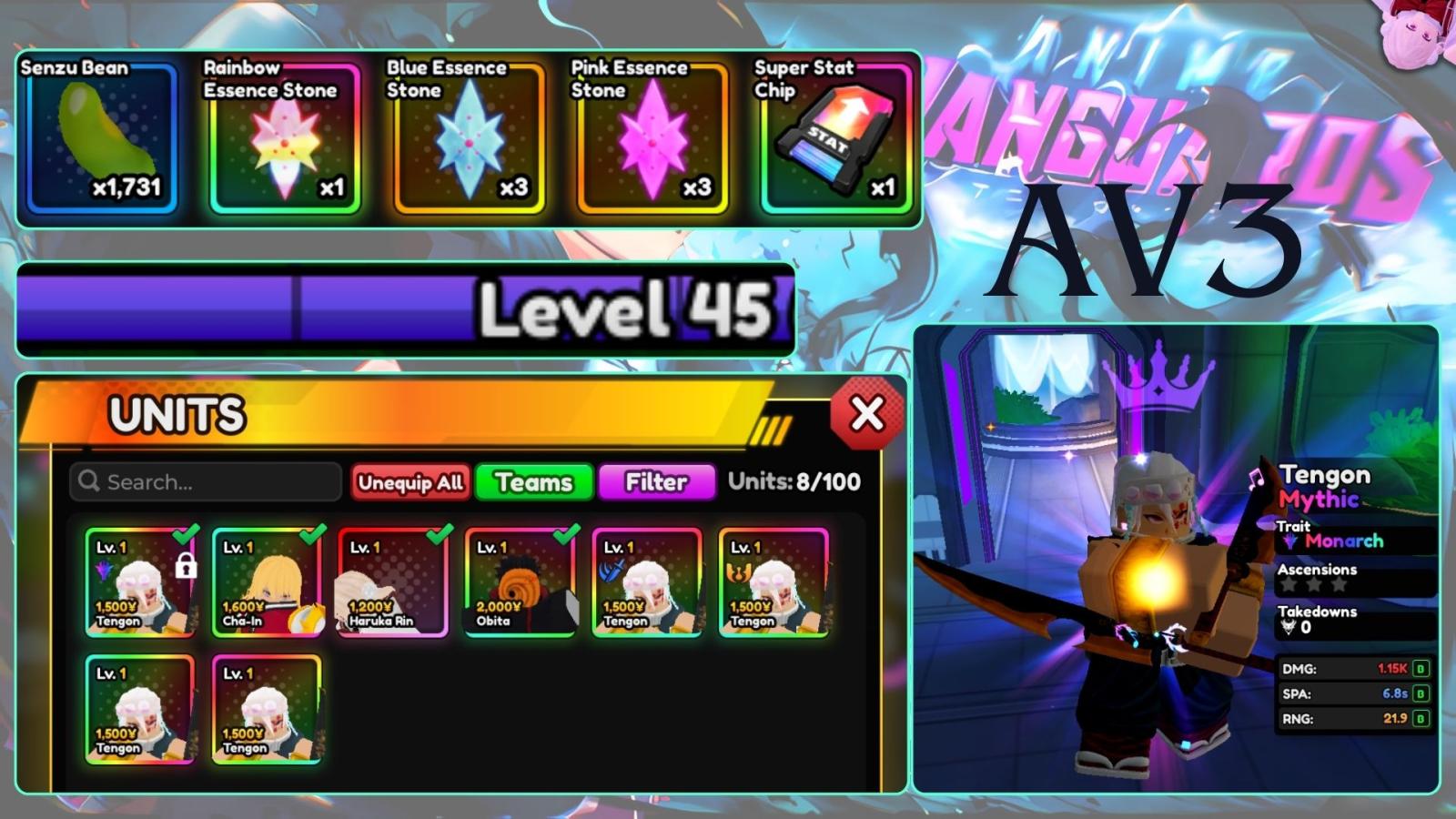Unequip All units

point(409,482)
